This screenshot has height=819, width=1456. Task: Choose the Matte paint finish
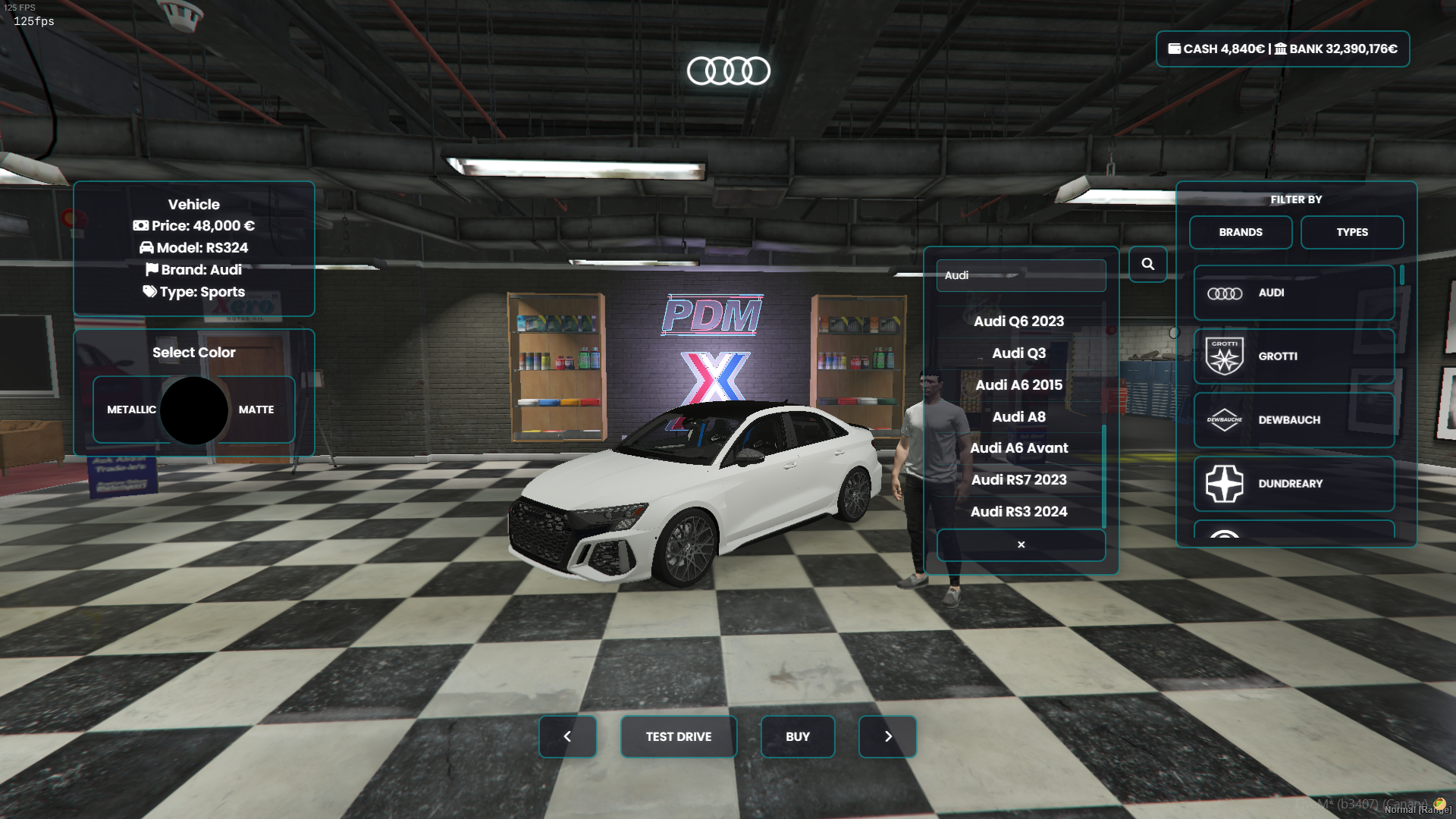coord(256,409)
